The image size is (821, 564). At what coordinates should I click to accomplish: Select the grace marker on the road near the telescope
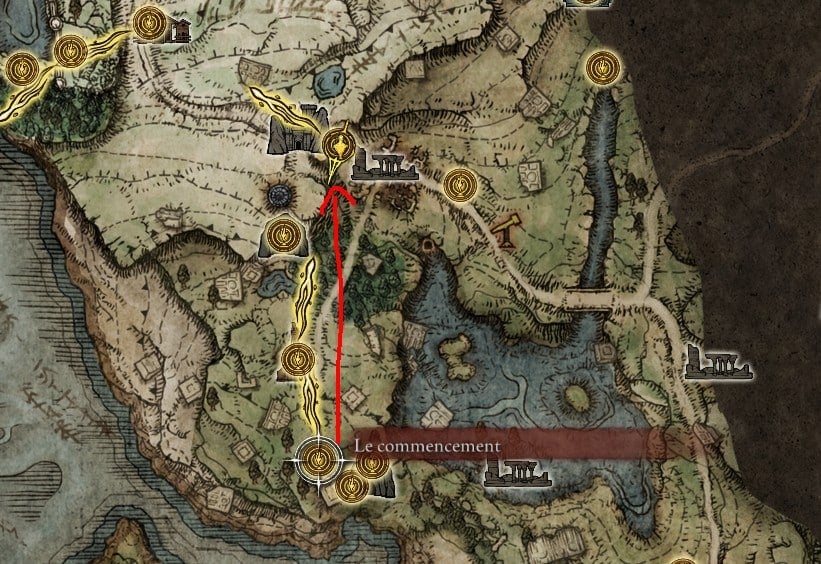click(x=458, y=183)
